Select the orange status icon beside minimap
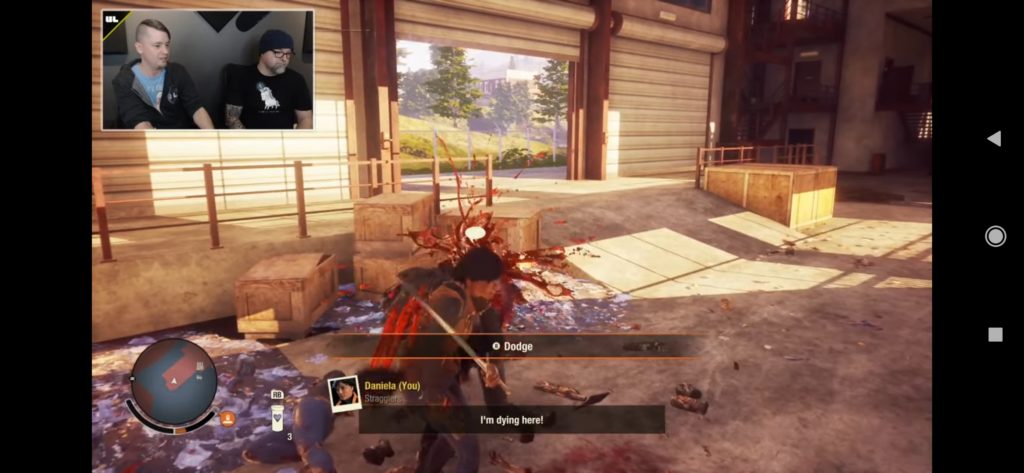The image size is (1024, 473). coord(227,418)
